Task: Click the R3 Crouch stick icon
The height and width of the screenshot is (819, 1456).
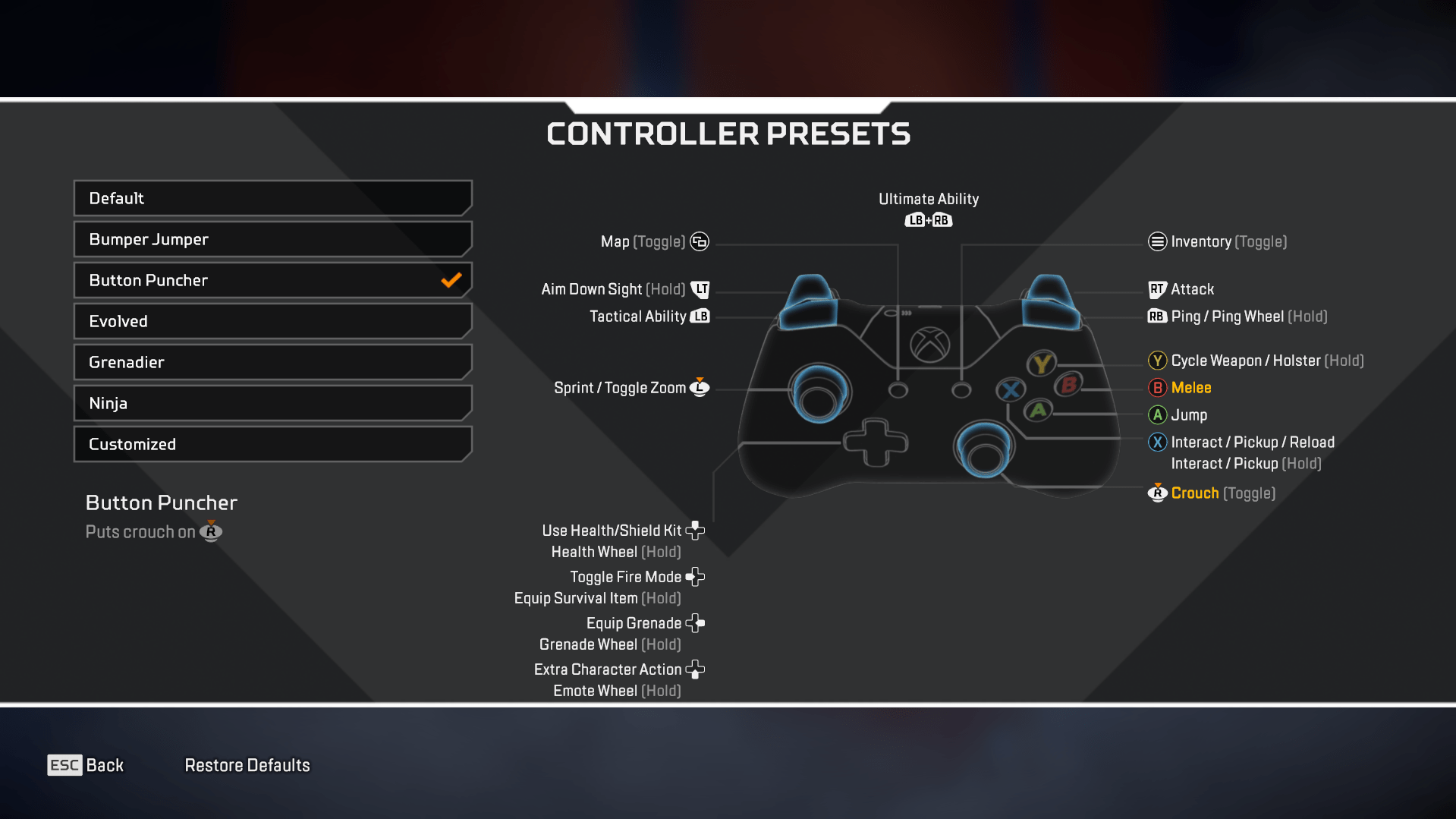Action: [x=1156, y=493]
